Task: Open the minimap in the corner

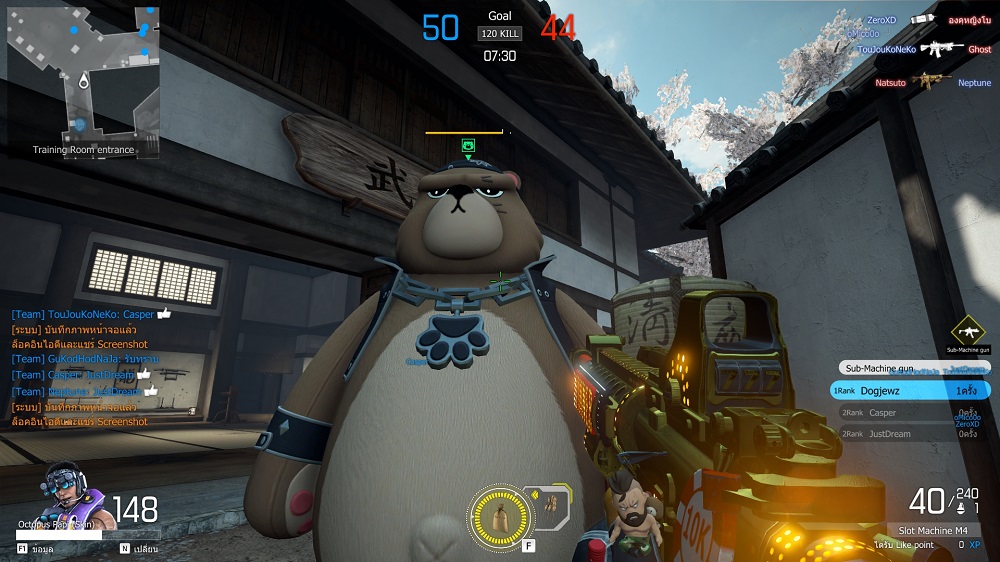Action: coord(83,78)
